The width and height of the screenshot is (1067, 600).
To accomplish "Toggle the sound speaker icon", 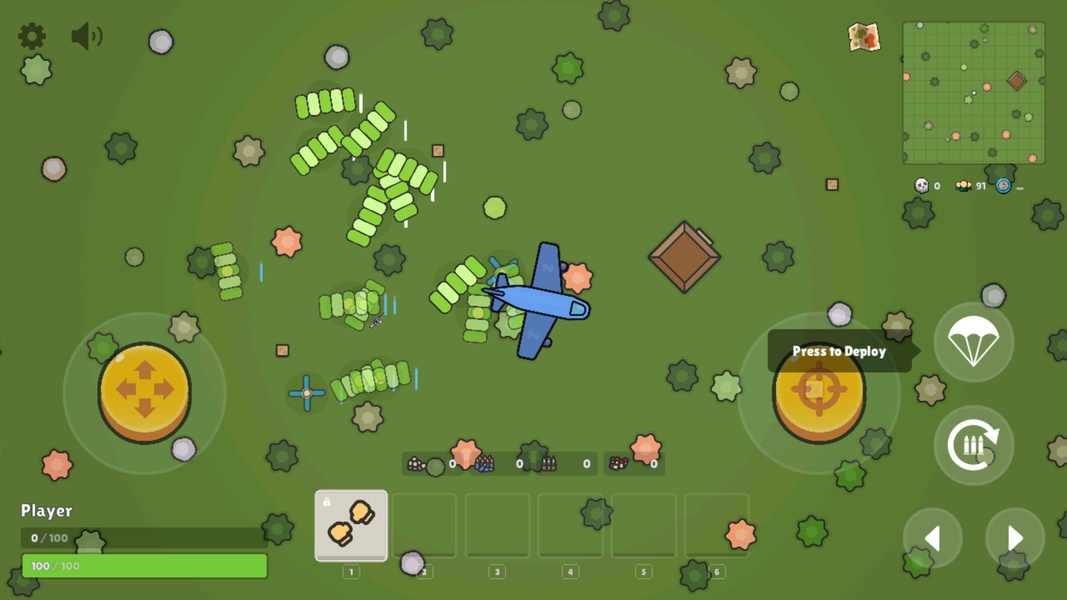I will pos(86,37).
